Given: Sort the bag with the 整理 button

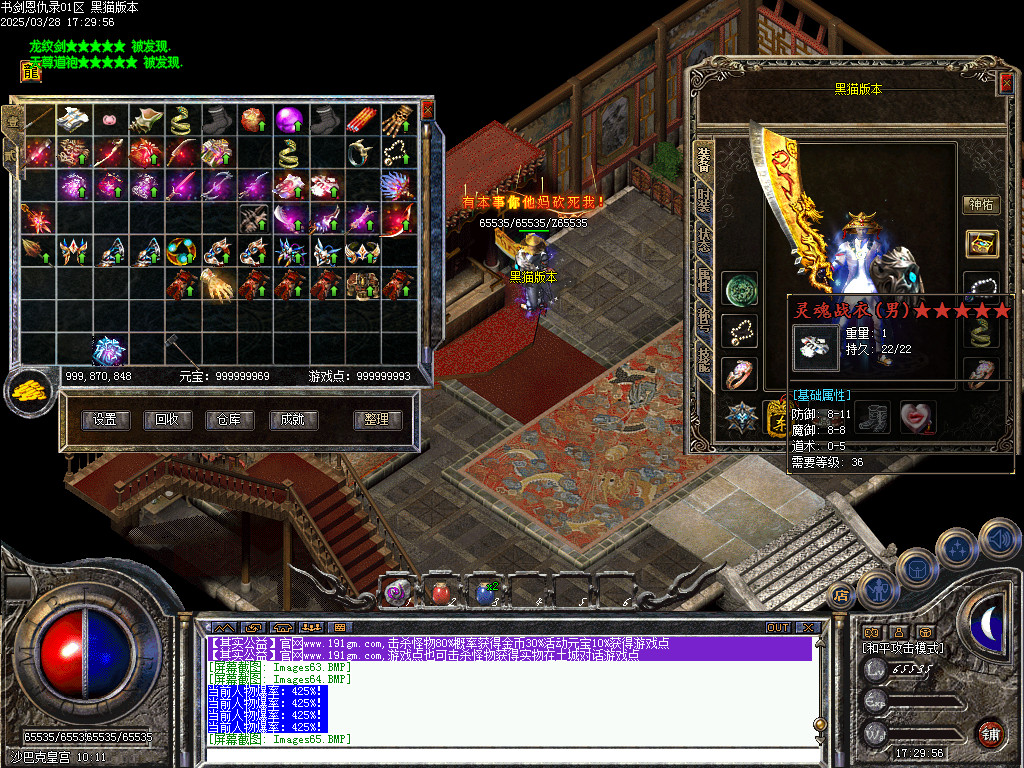Looking at the screenshot, I should coord(377,420).
